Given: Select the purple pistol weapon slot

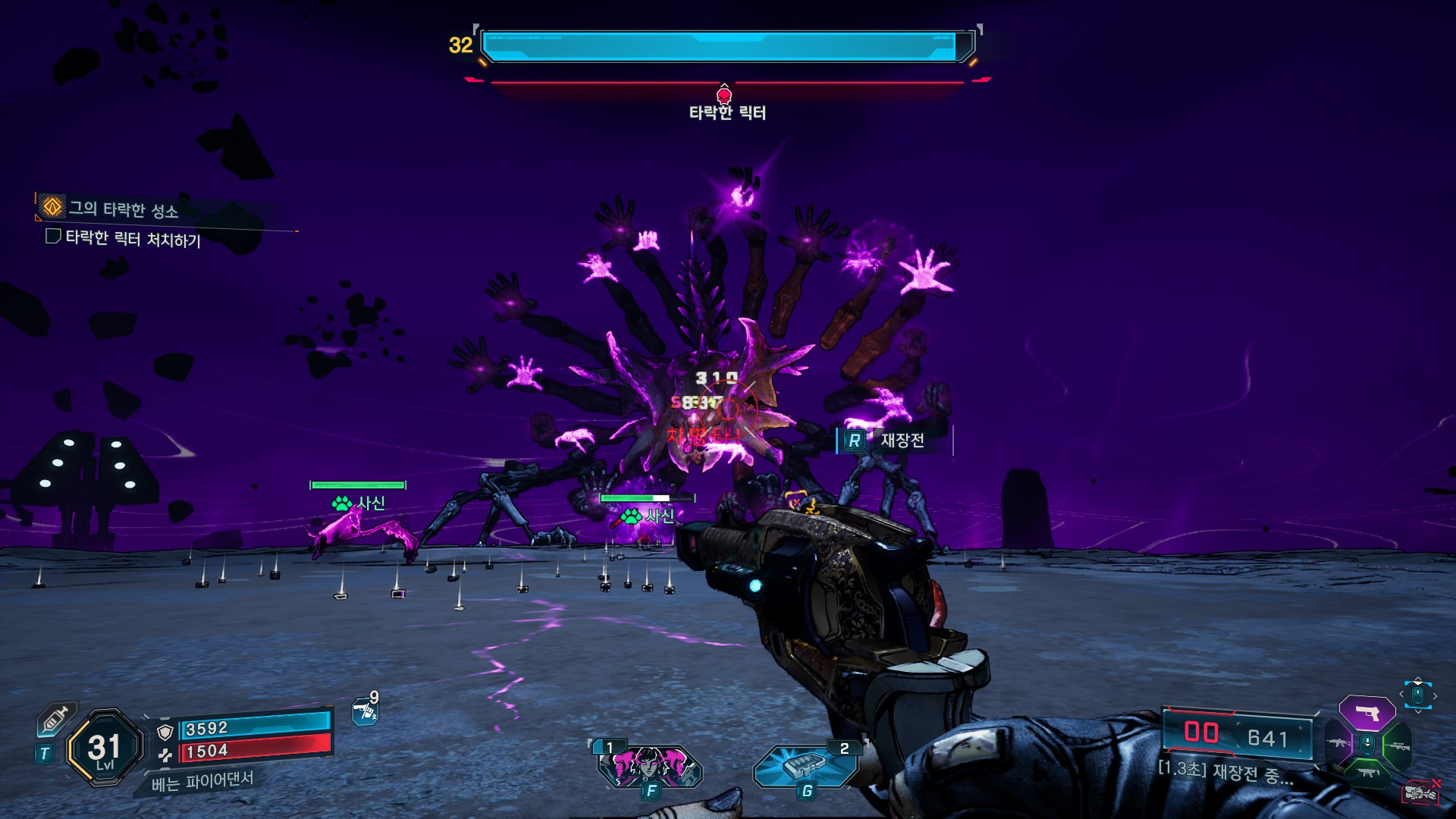Looking at the screenshot, I should [x=1367, y=713].
